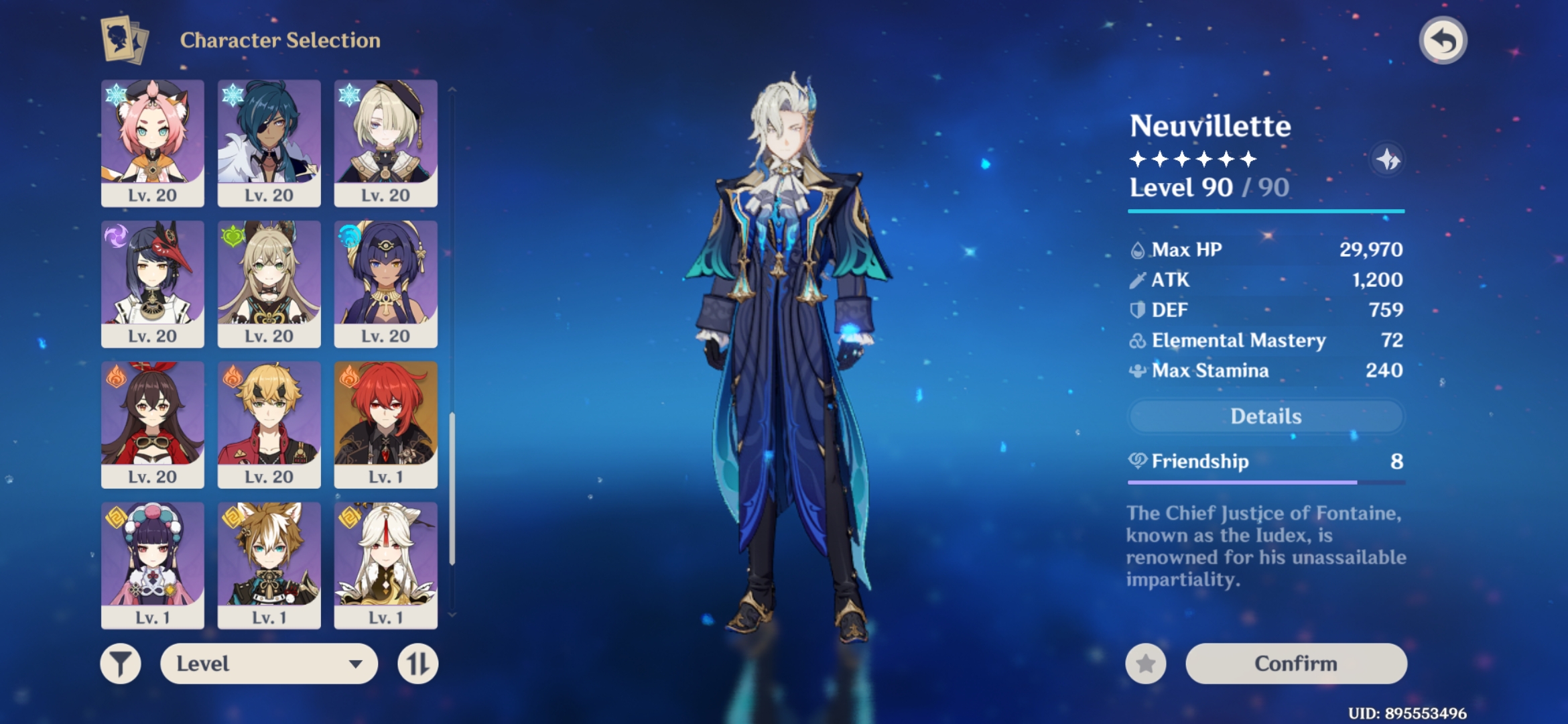Image resolution: width=1568 pixels, height=724 pixels.
Task: Open Neuvillette's Details panel
Action: coord(1265,416)
